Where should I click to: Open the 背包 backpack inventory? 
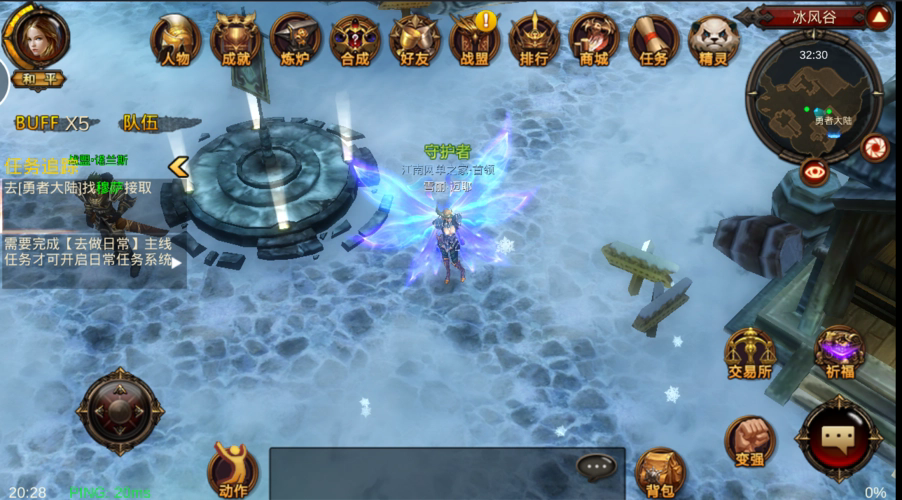click(x=659, y=472)
